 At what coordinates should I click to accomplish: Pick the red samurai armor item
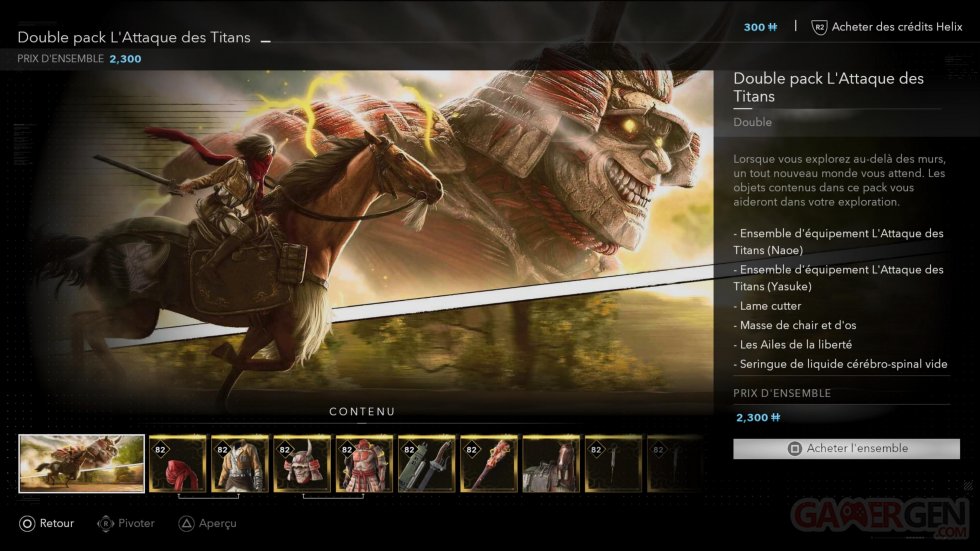(x=364, y=463)
